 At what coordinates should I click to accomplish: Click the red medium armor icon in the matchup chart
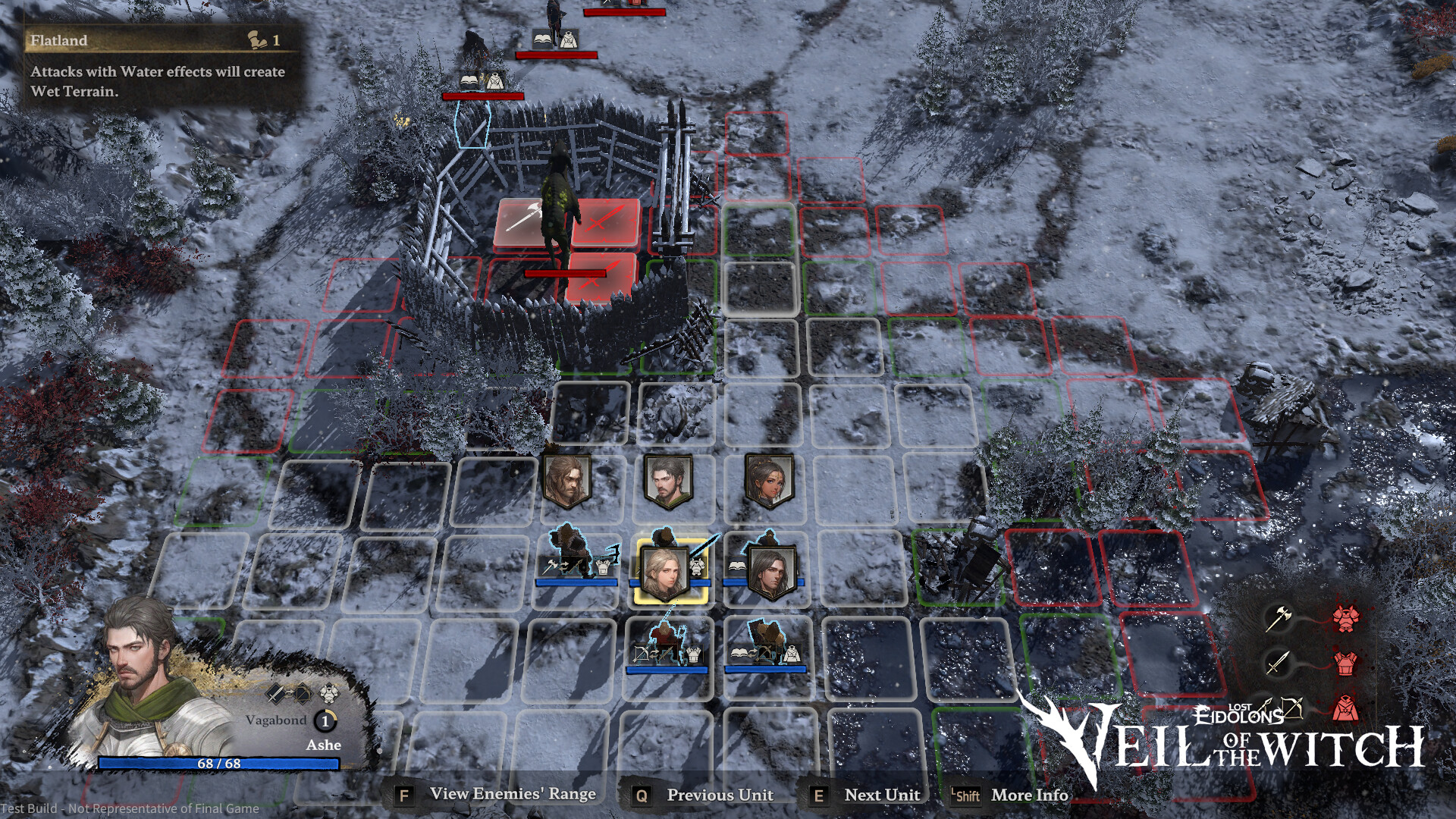tap(1345, 662)
